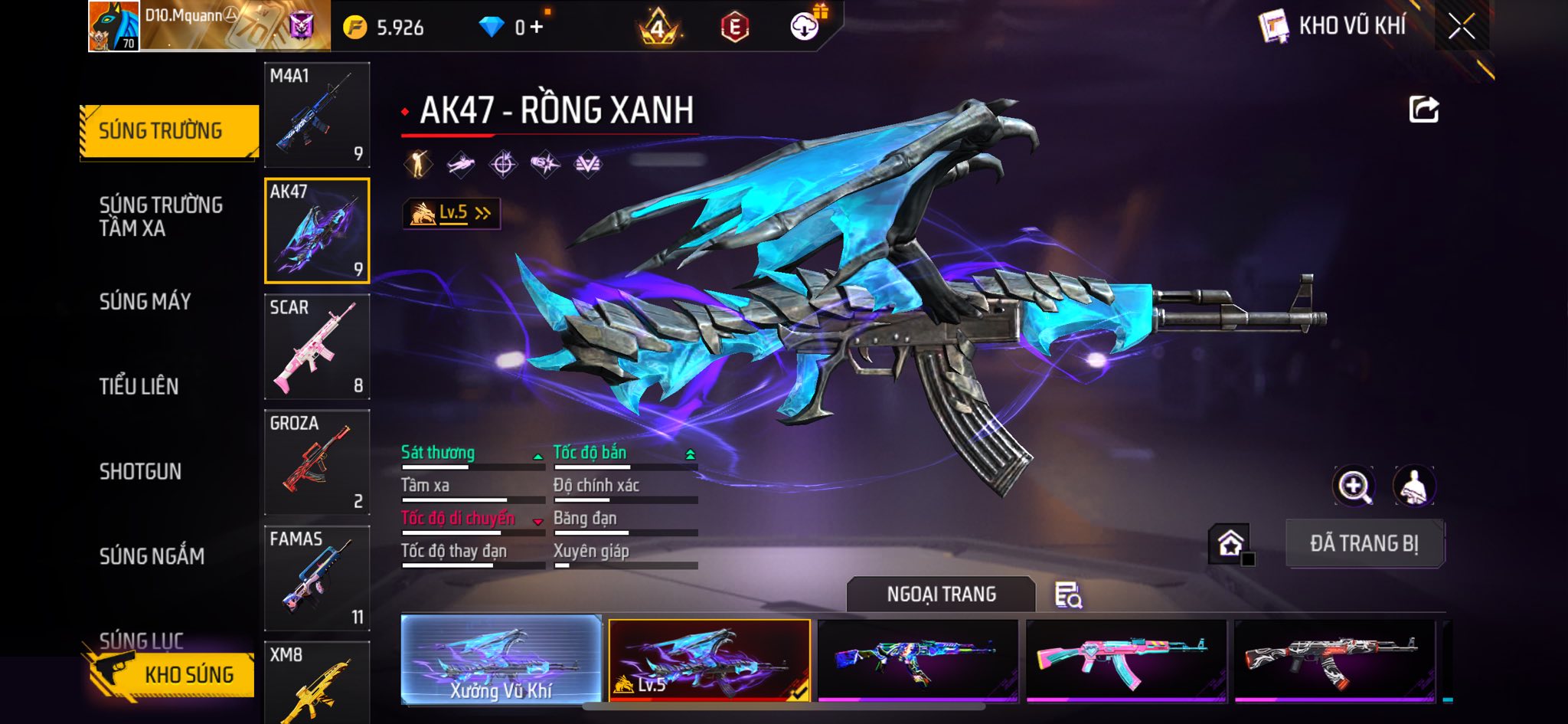The width and height of the screenshot is (1568, 724).
Task: Choose the Shotgun category
Action: point(141,471)
